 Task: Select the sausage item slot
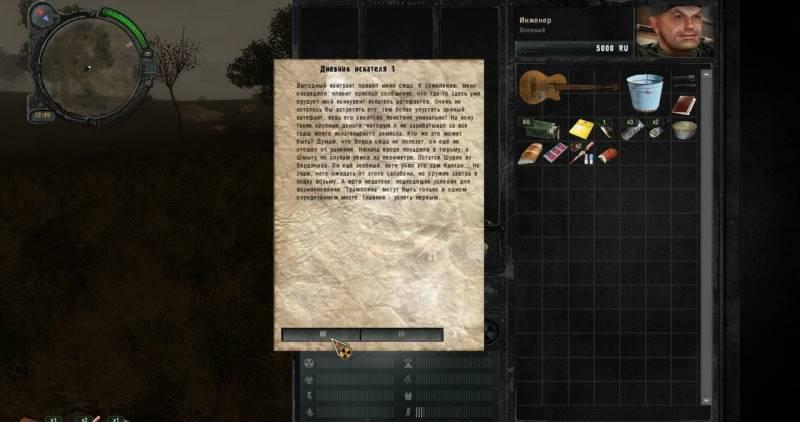coord(607,154)
